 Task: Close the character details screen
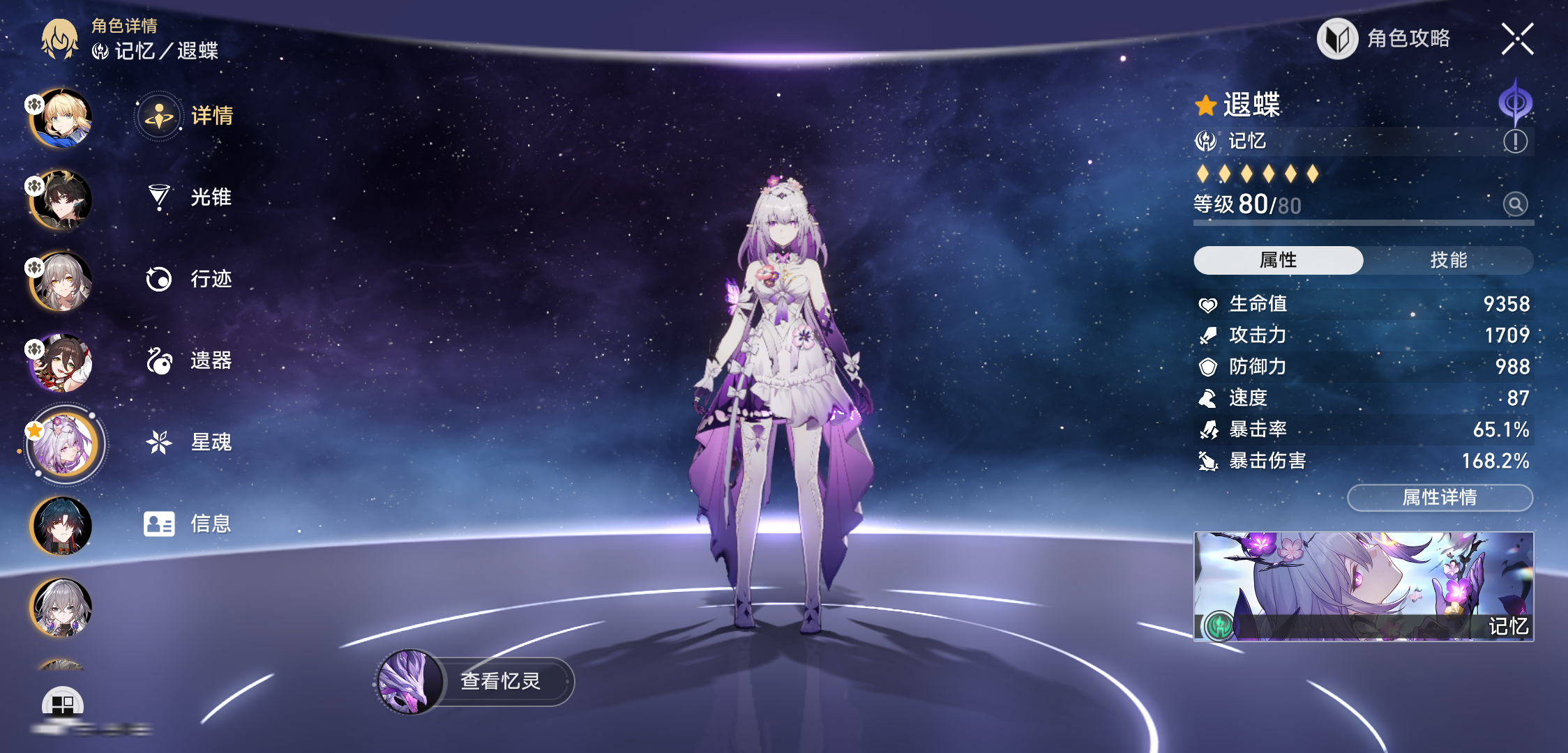pyautogui.click(x=1517, y=38)
